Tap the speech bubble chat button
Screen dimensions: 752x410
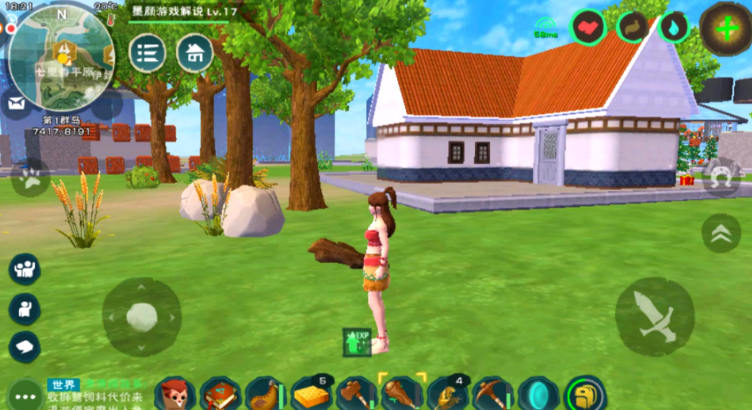24,345
